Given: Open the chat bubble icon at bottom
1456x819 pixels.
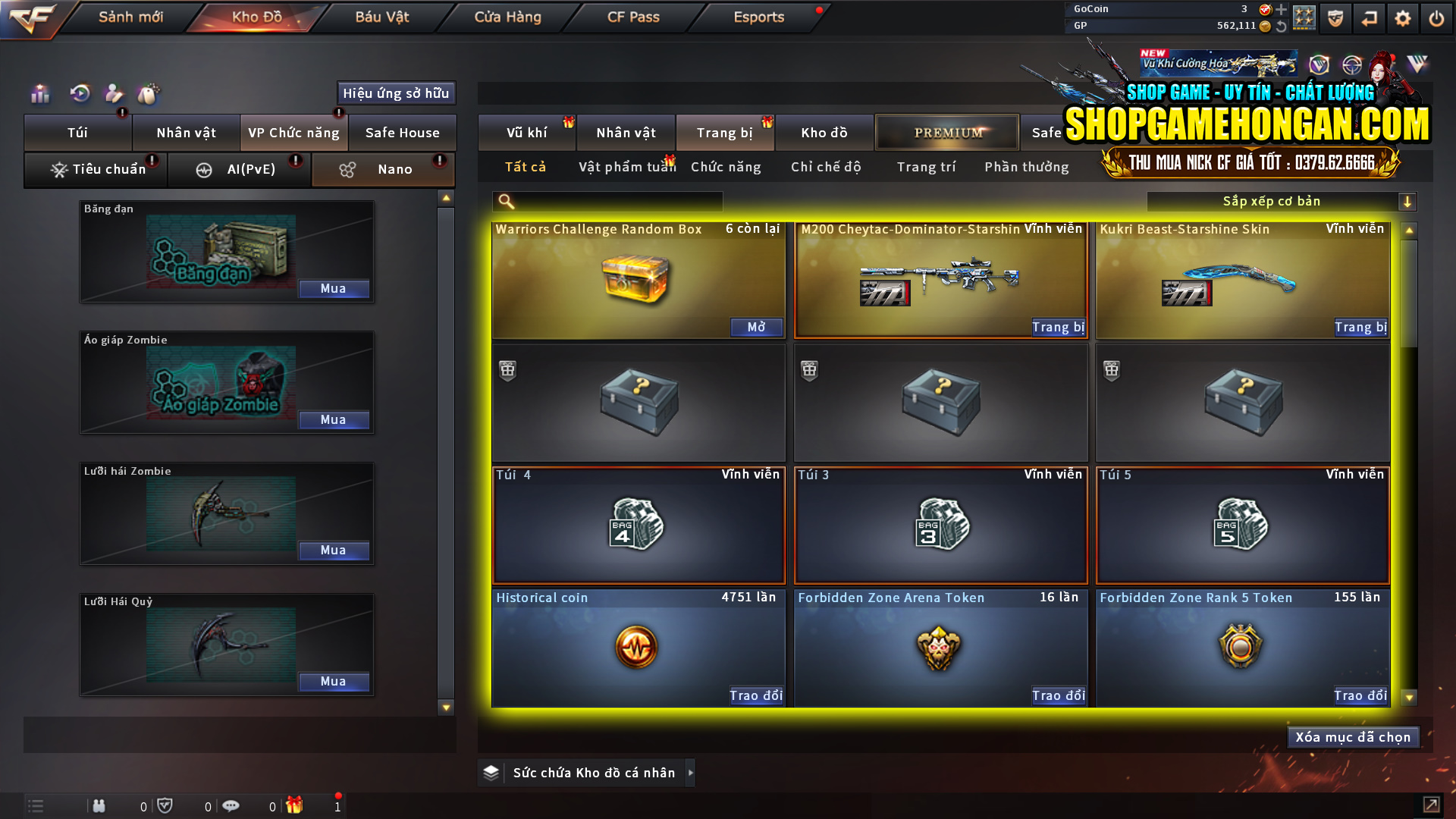Looking at the screenshot, I should (x=231, y=805).
